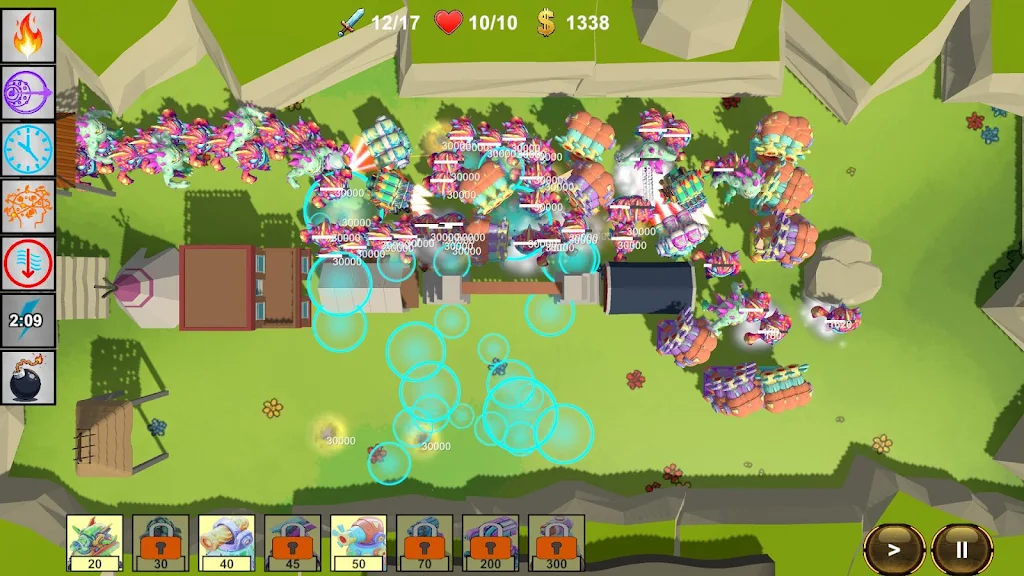Select the green tower costing 20
The image size is (1024, 576).
pyautogui.click(x=95, y=542)
